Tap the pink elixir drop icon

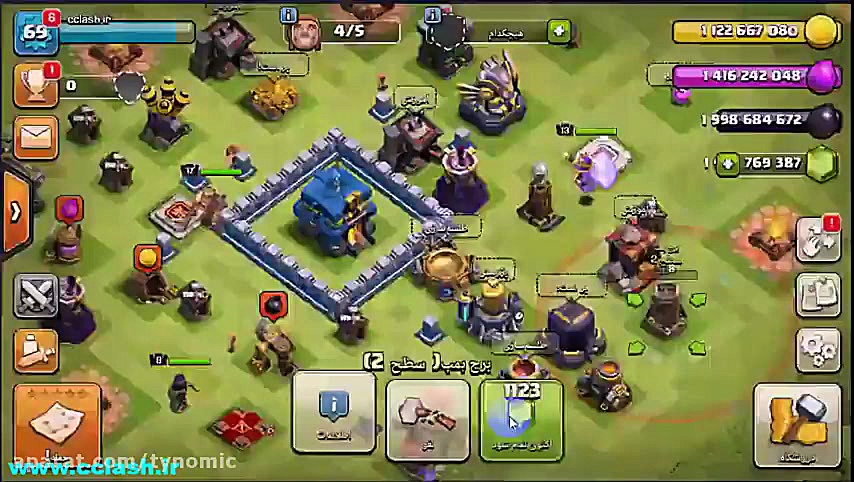(823, 76)
